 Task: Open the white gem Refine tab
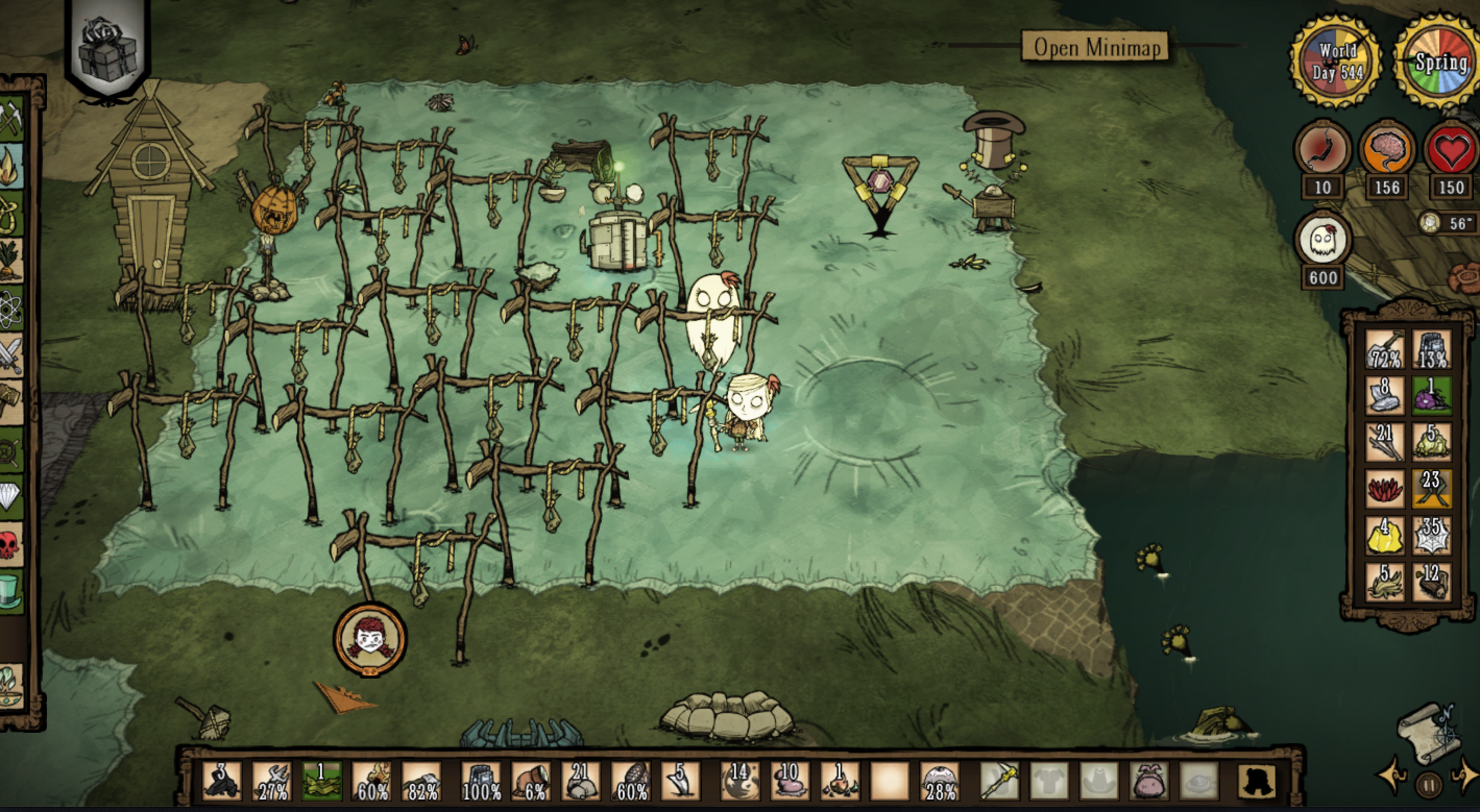point(10,497)
